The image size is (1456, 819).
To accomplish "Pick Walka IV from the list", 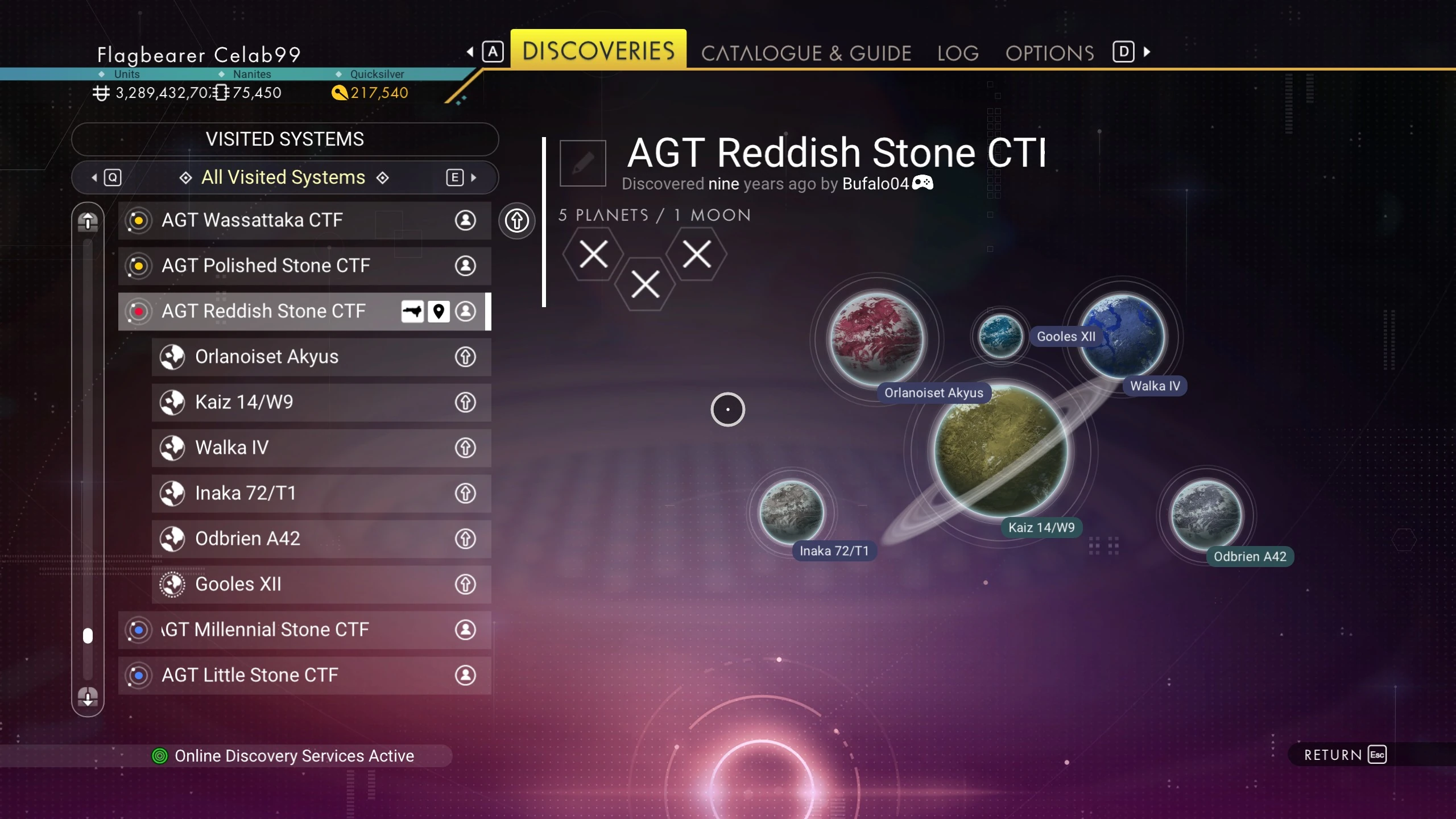I will (321, 448).
